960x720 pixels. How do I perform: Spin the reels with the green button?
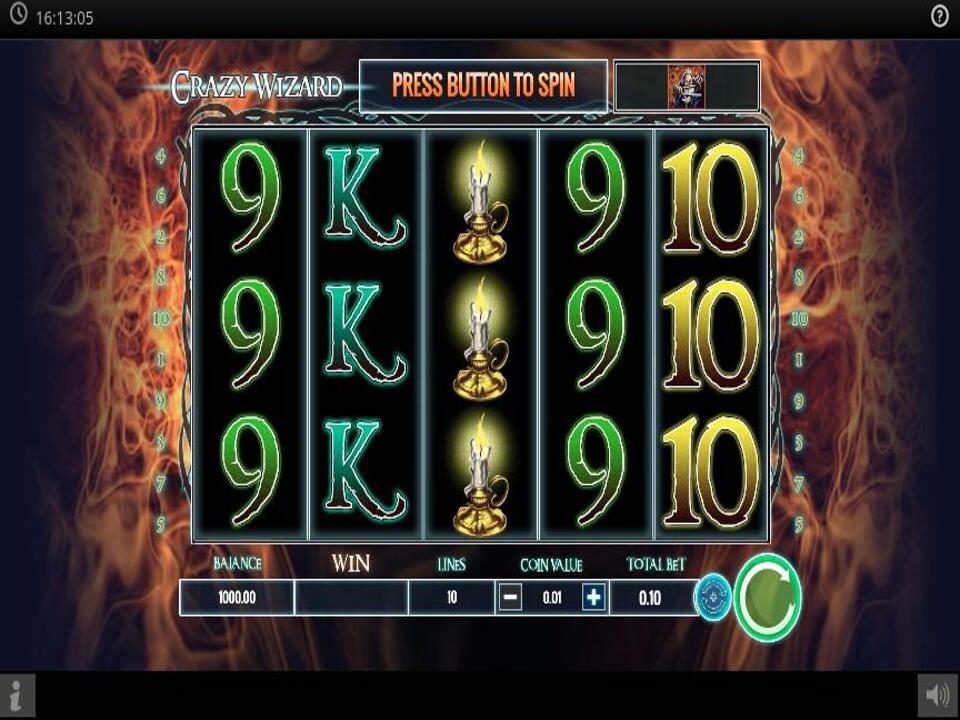pos(768,597)
